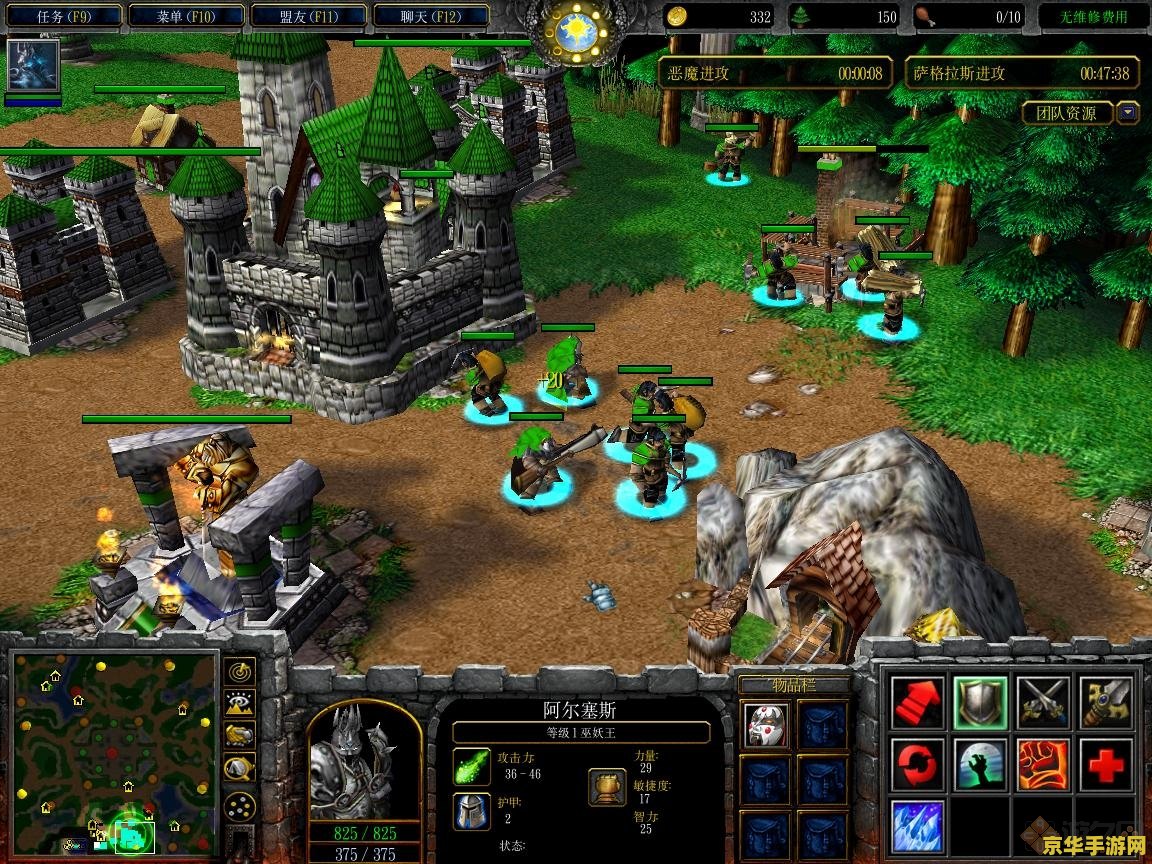
Task: Open the formation toggle circle button
Action: pos(240,806)
